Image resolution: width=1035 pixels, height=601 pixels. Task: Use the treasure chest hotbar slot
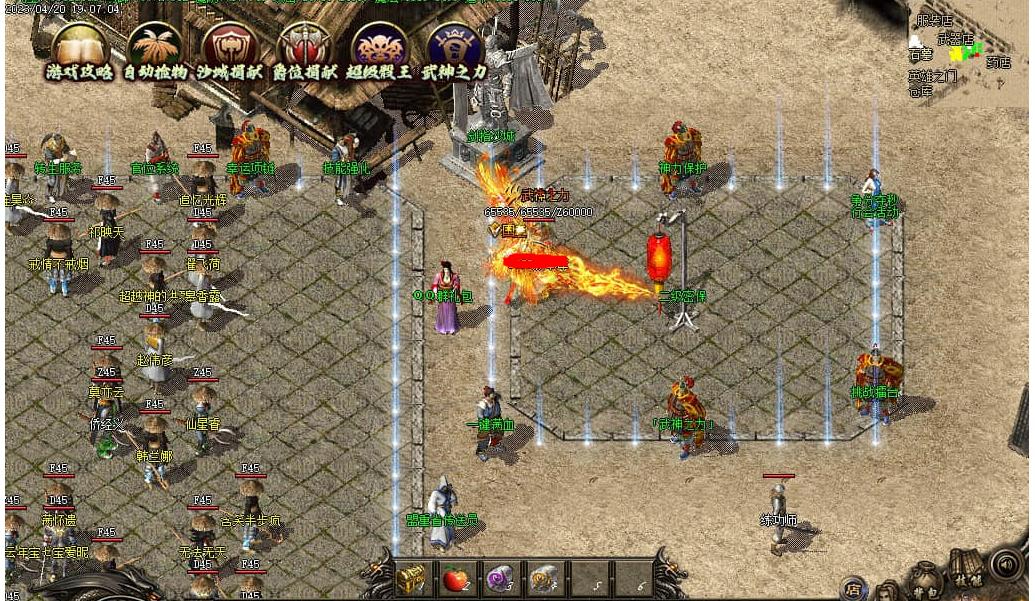point(412,577)
